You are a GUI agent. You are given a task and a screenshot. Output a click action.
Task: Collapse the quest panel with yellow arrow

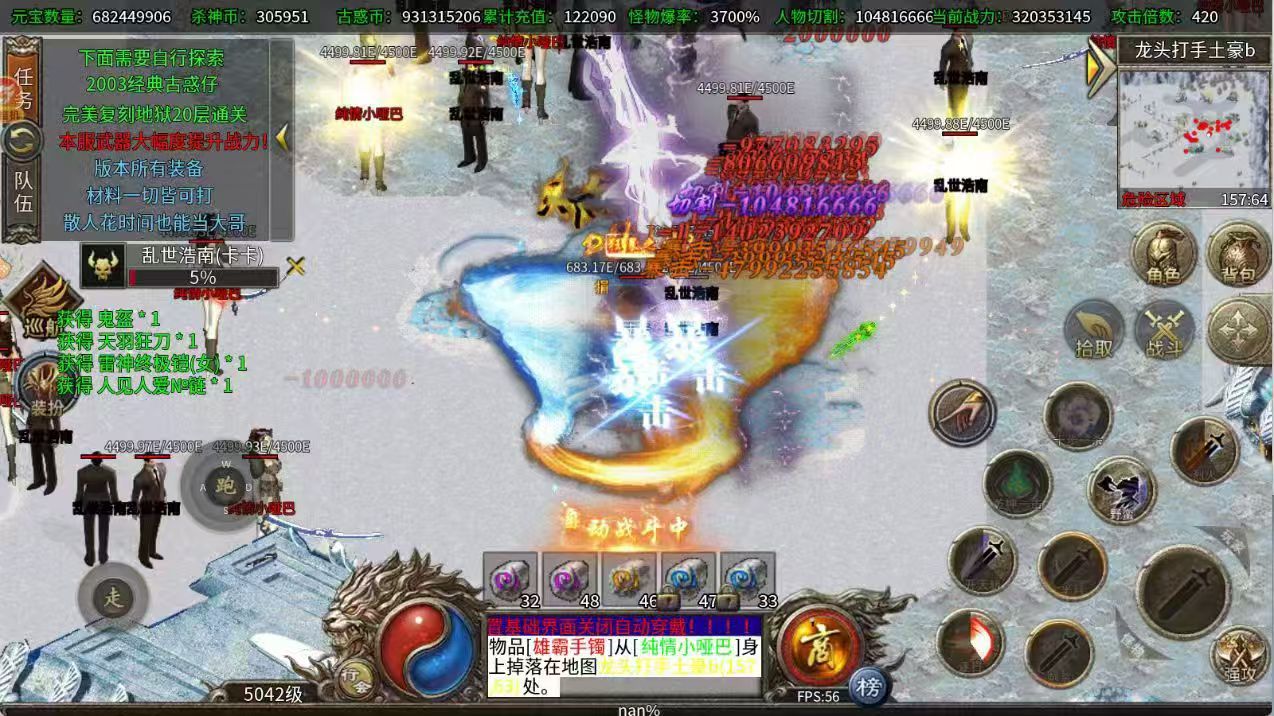point(282,137)
